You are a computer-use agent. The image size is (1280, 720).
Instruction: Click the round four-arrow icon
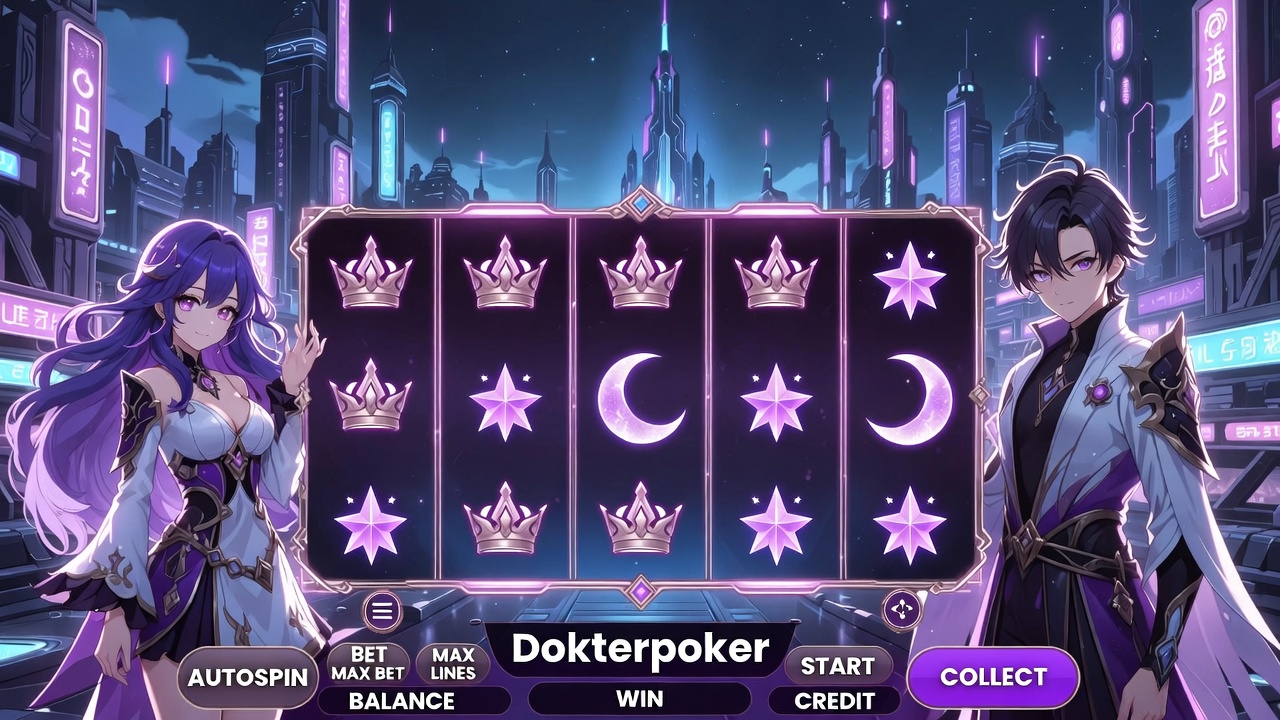pos(902,609)
